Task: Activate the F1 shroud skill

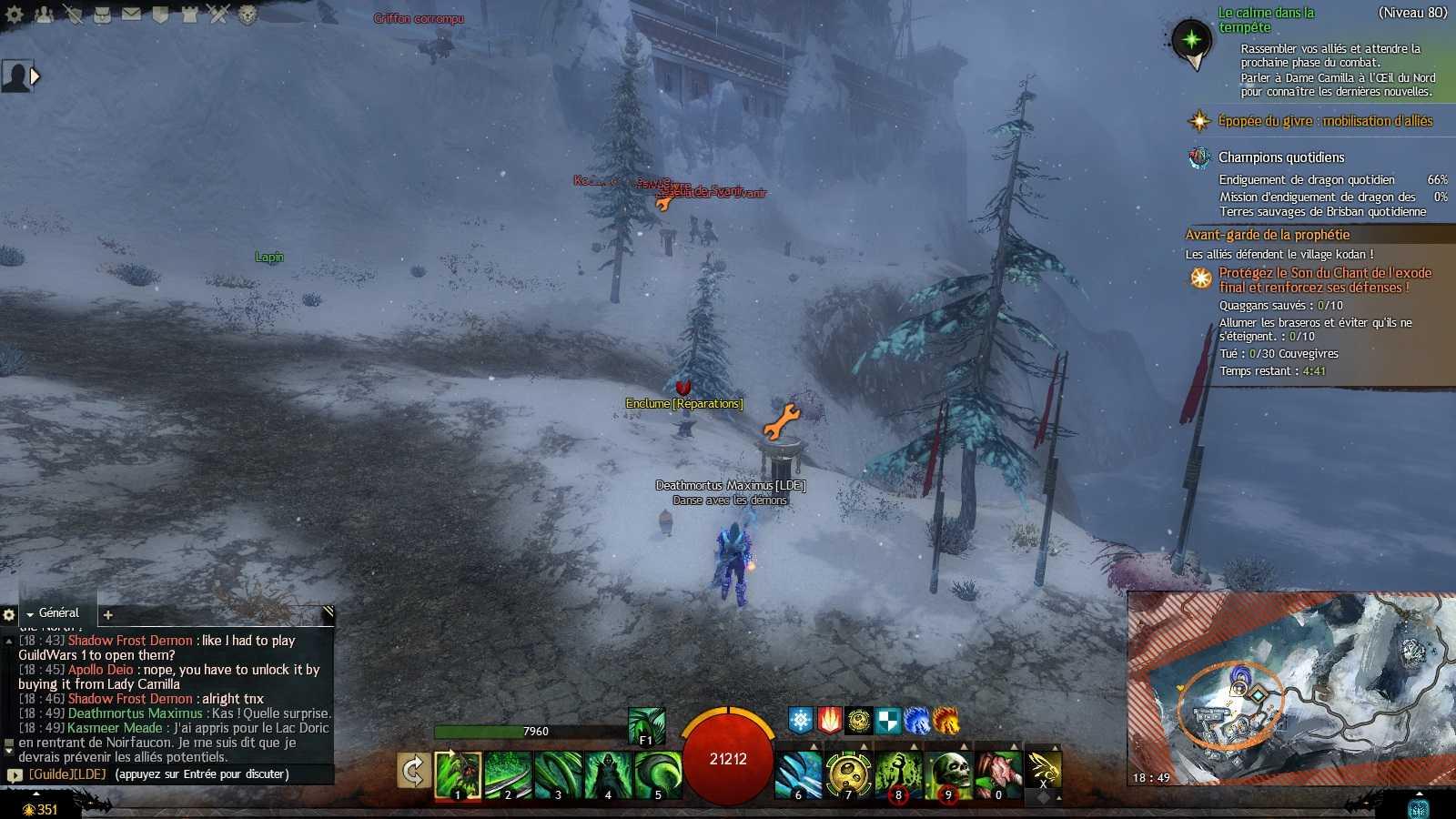Action: 646,726
